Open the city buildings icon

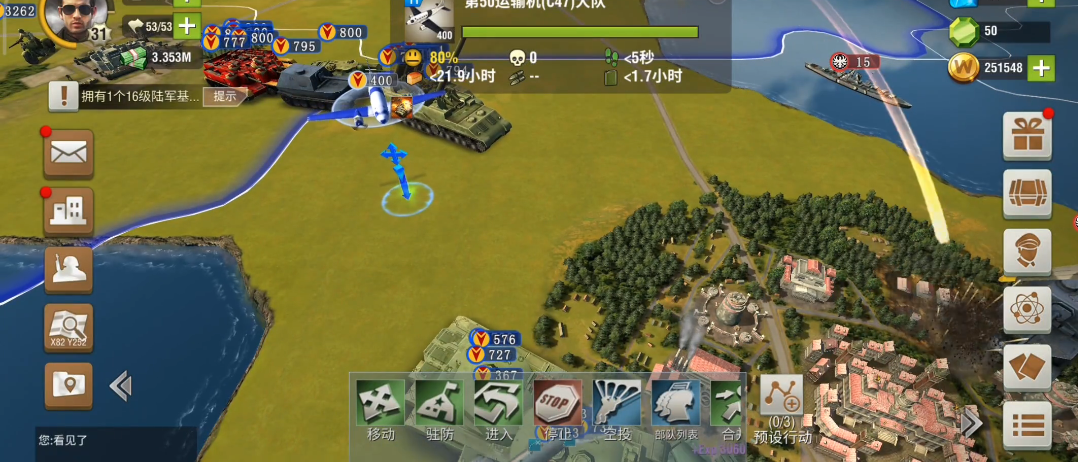pos(69,212)
